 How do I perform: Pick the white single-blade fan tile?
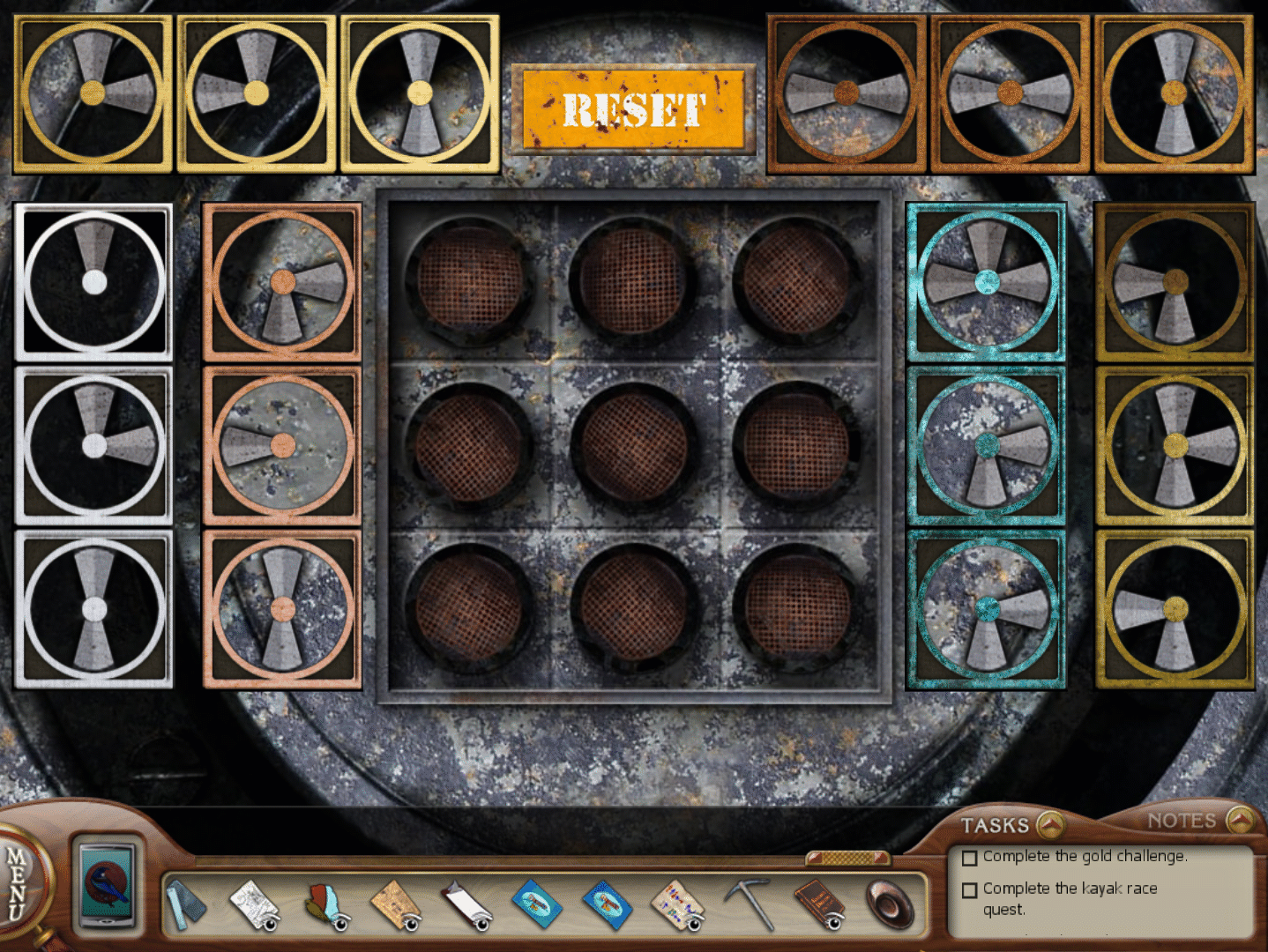pos(93,282)
